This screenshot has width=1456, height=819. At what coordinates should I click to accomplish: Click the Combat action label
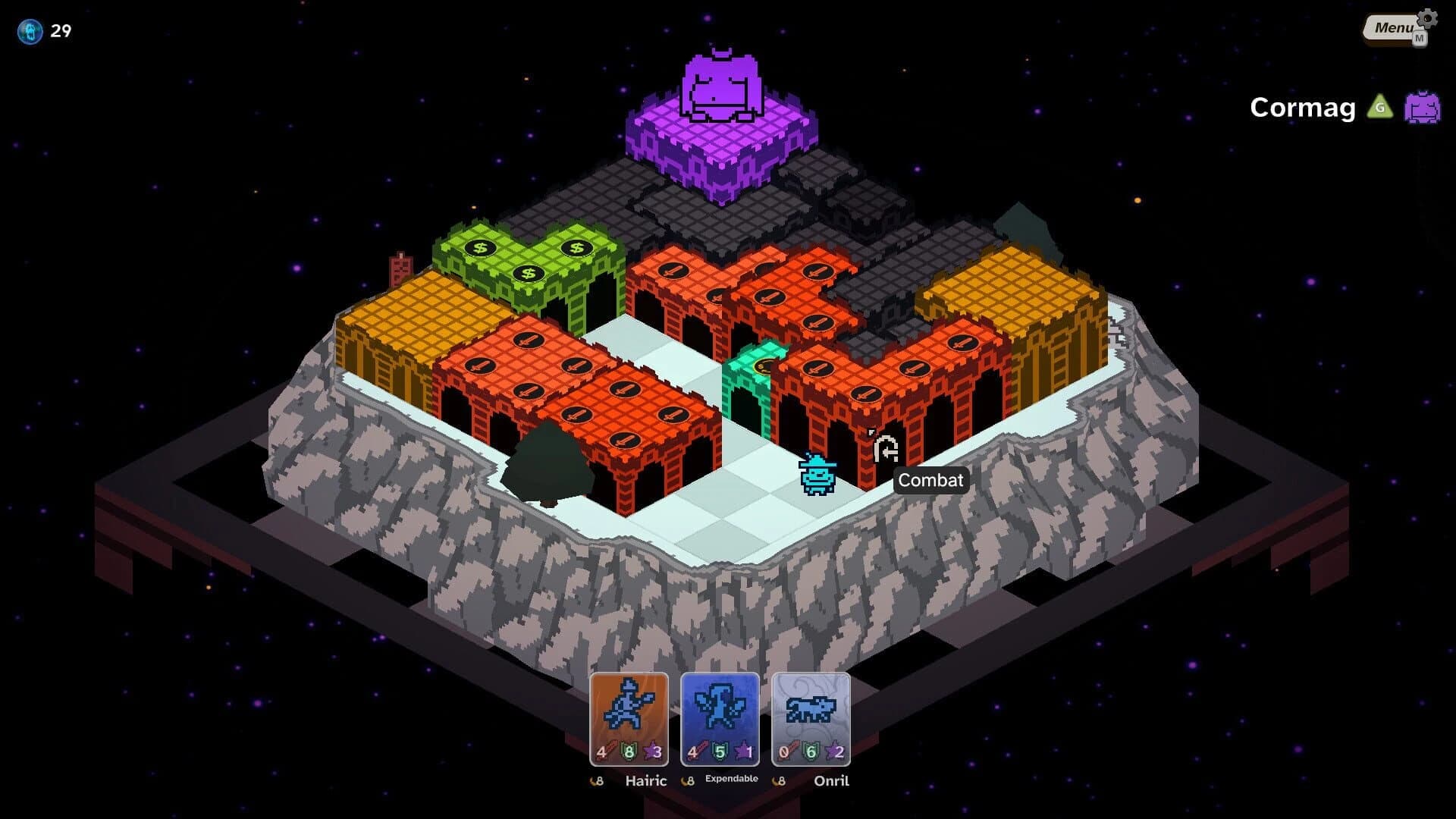tap(930, 479)
